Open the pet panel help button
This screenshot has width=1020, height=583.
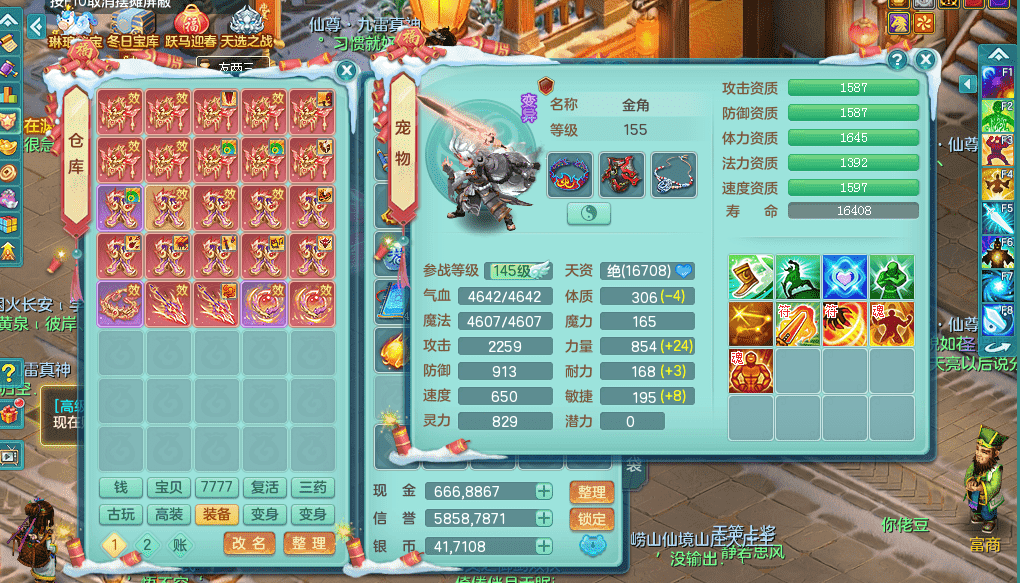897,60
